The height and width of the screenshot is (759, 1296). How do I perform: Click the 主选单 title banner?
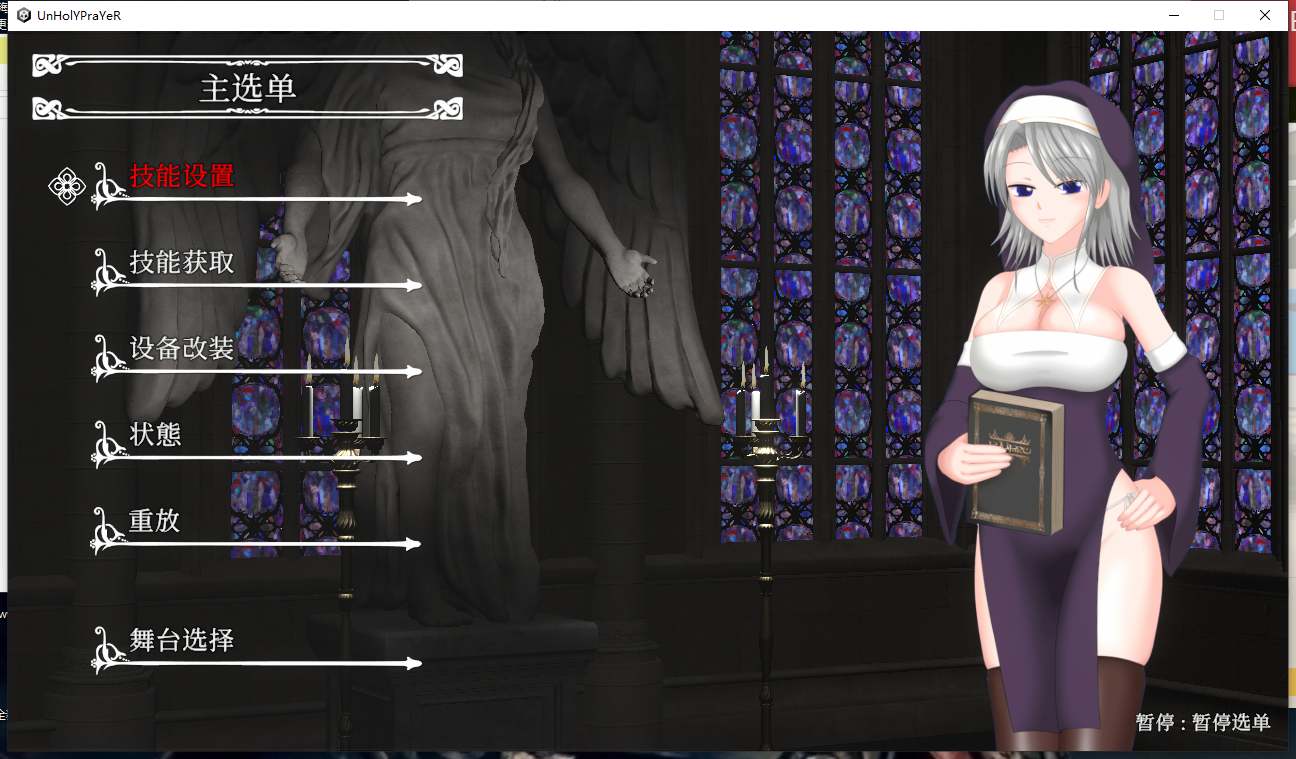point(247,88)
